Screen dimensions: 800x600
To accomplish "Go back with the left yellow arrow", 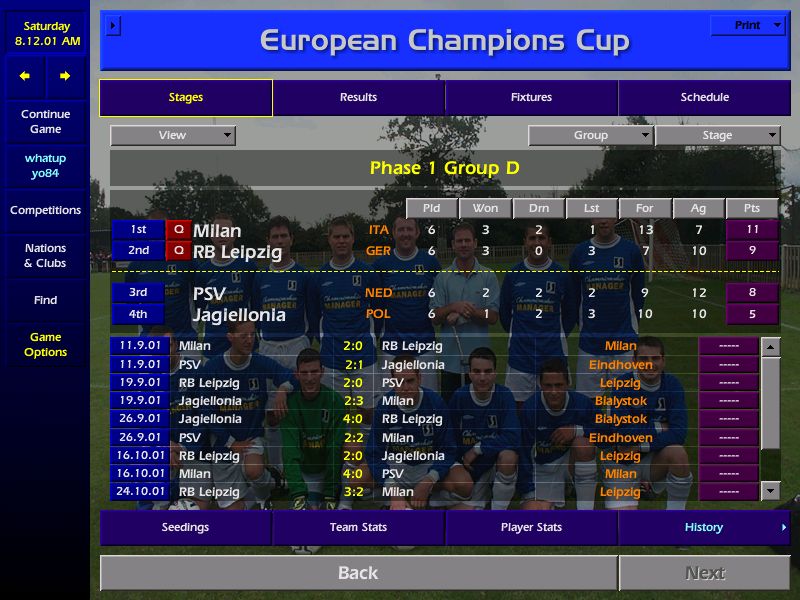I will [25, 76].
